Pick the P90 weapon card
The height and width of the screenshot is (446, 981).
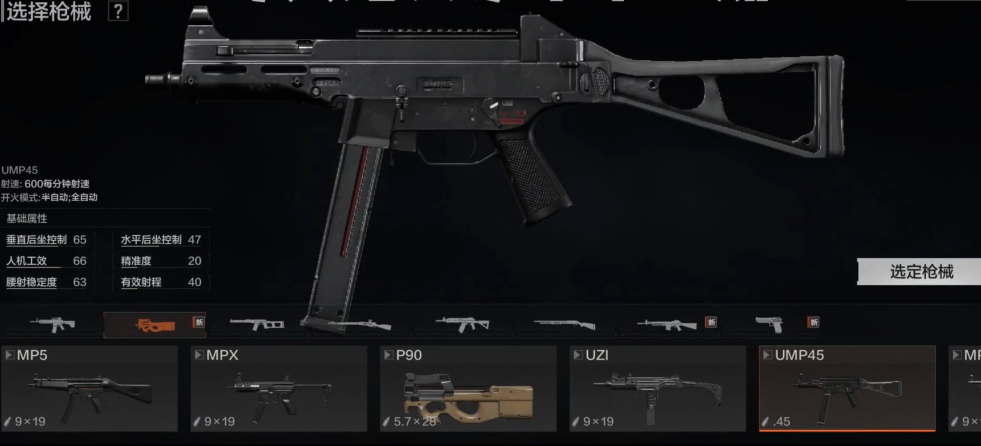tap(468, 388)
